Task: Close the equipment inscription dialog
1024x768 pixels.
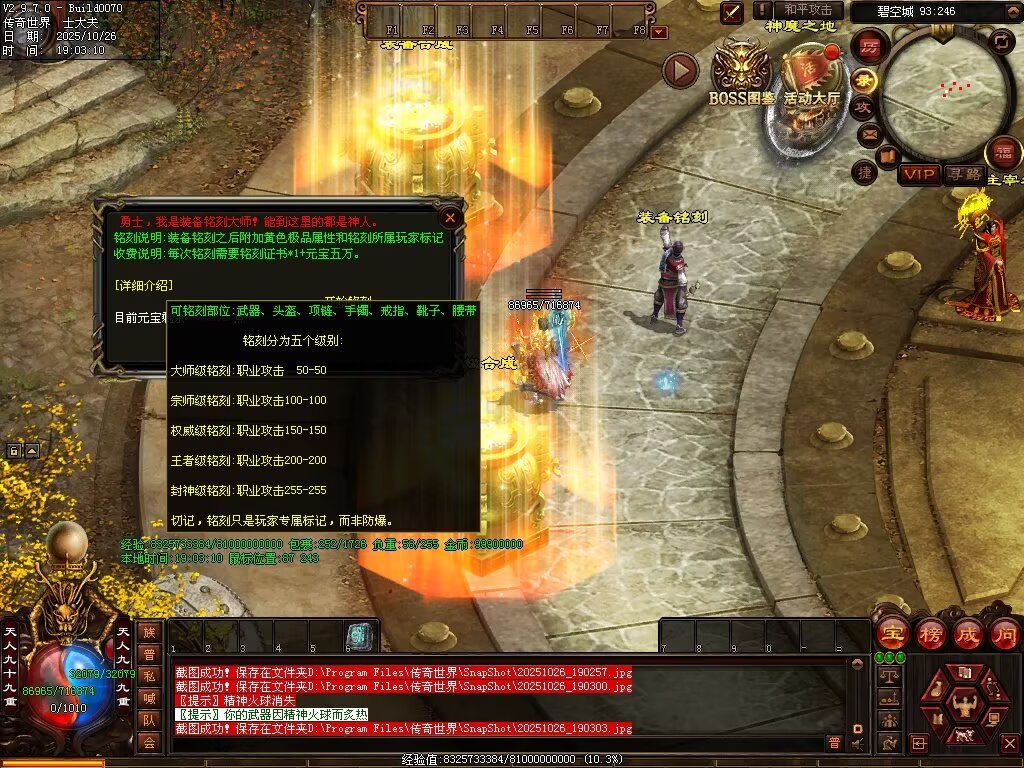Action: pos(451,216)
